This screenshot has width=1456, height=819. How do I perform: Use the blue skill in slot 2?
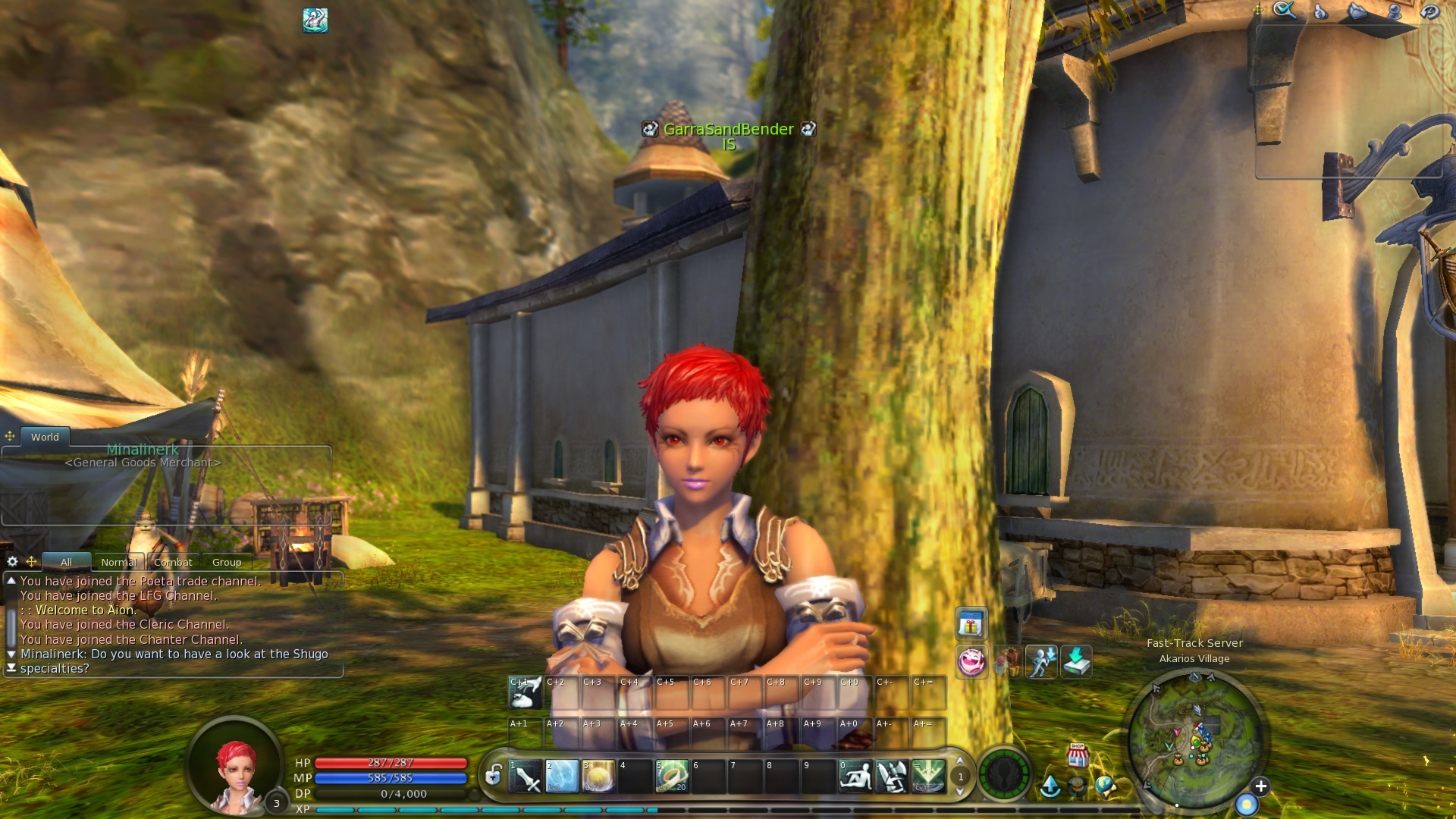tap(561, 777)
